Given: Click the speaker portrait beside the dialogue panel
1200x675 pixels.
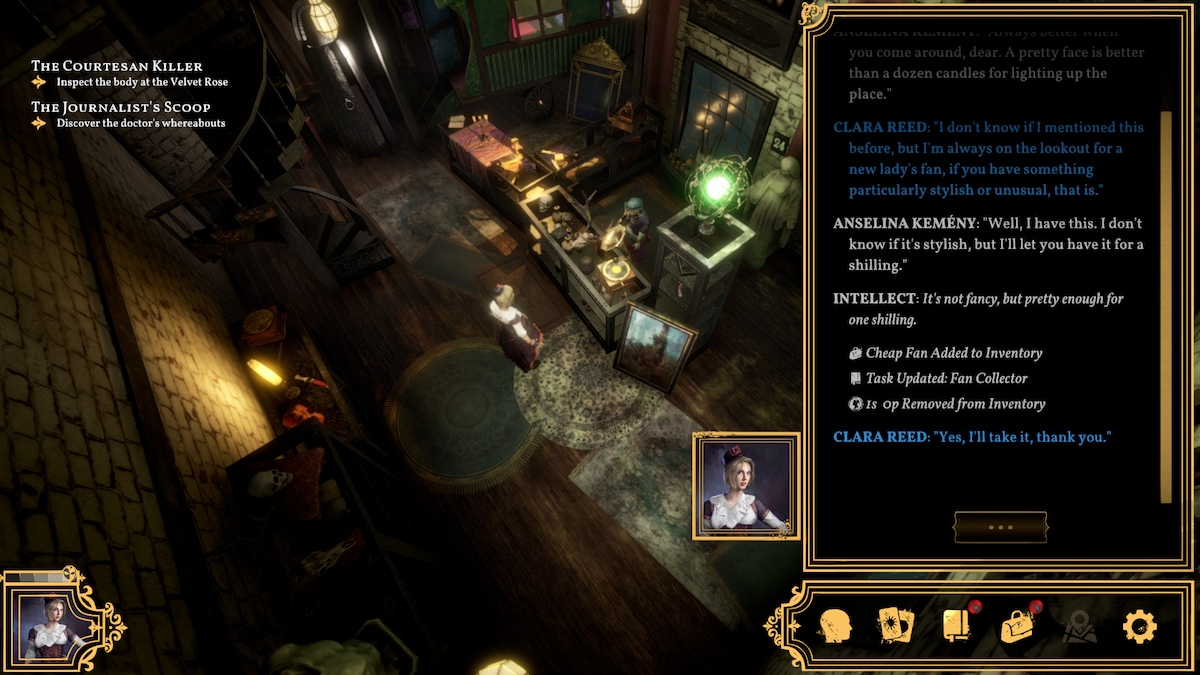Looking at the screenshot, I should click(746, 485).
